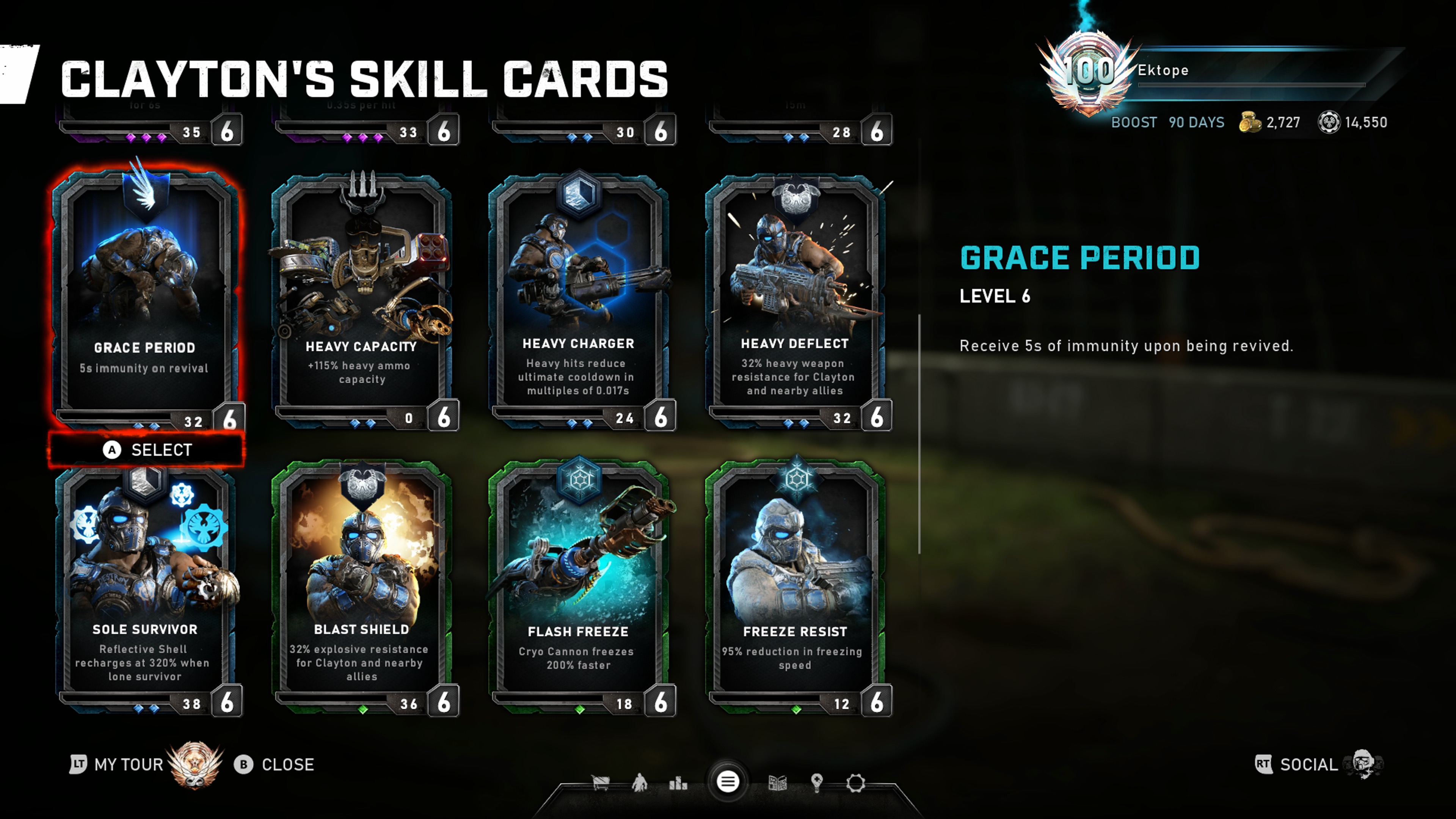Choose the Freeze Resist skill card

point(795,588)
